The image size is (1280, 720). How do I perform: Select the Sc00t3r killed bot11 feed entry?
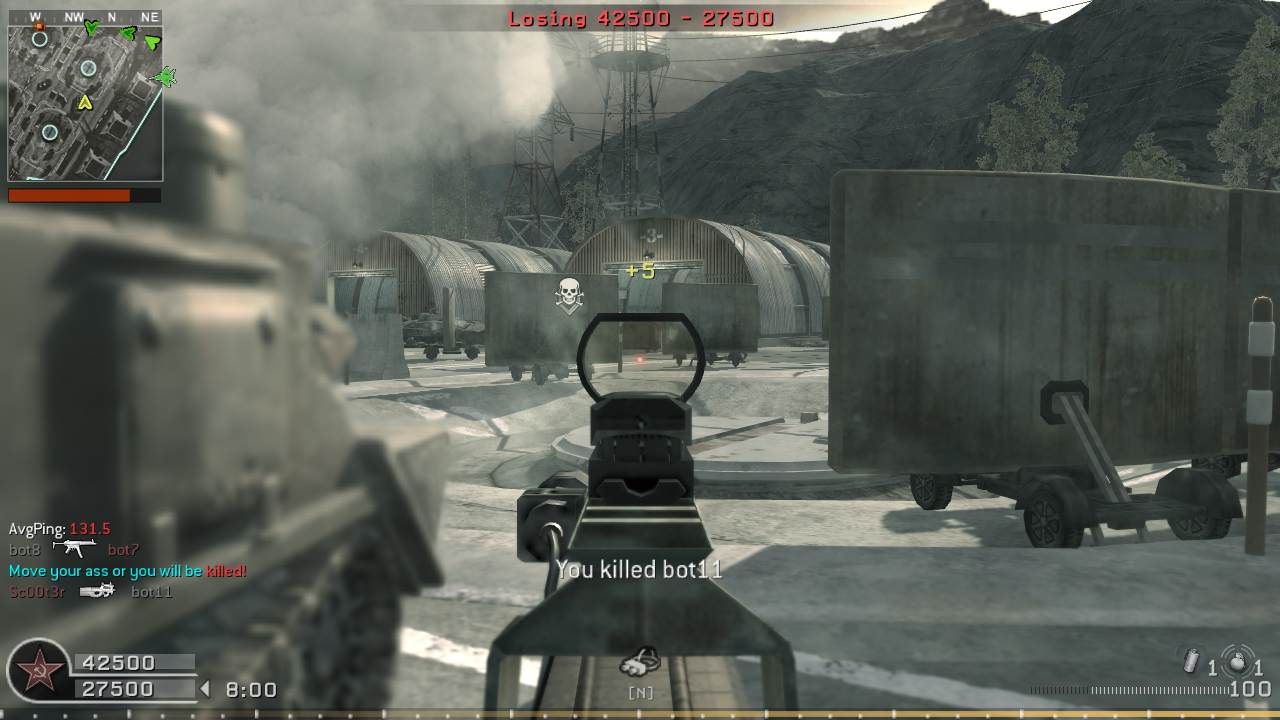pos(91,591)
